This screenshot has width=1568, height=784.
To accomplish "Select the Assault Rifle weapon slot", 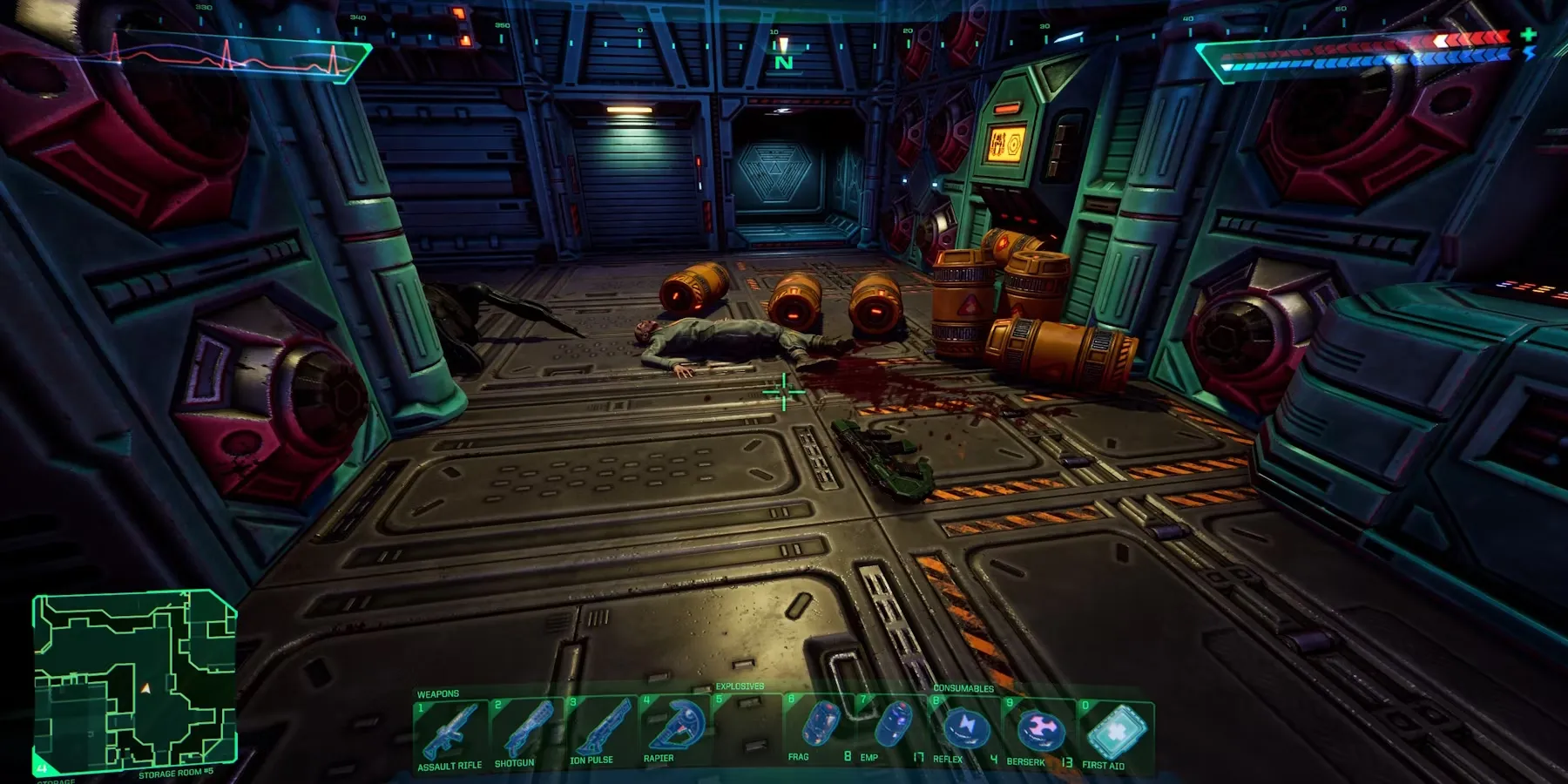I will 449,734.
